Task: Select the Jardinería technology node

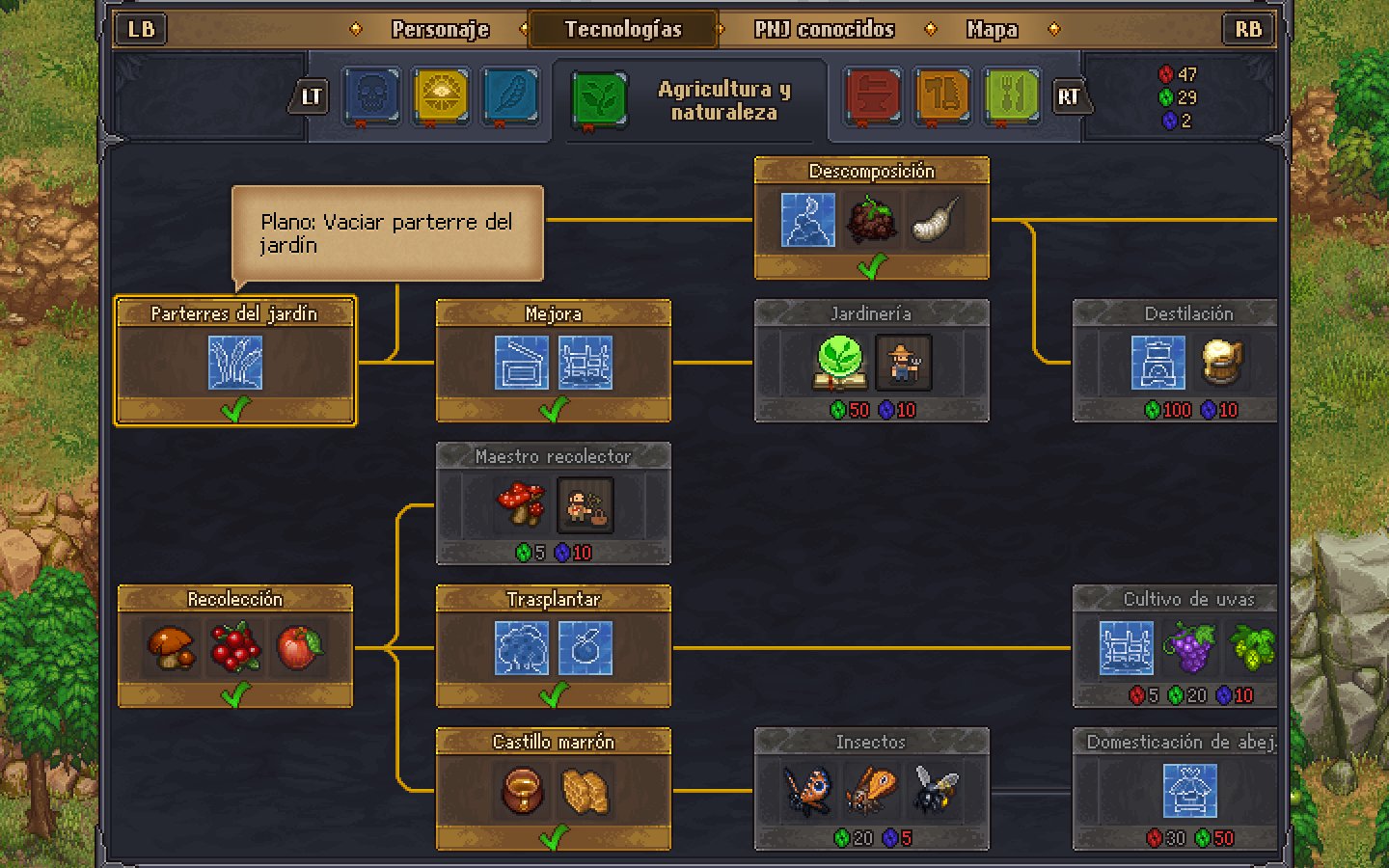Action: pos(871,362)
